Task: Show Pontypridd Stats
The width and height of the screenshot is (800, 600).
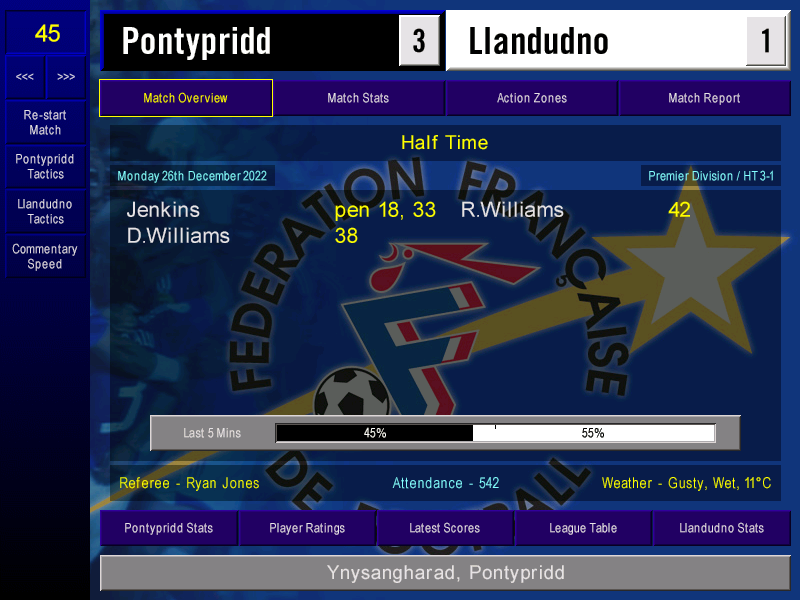Action: 169,528
